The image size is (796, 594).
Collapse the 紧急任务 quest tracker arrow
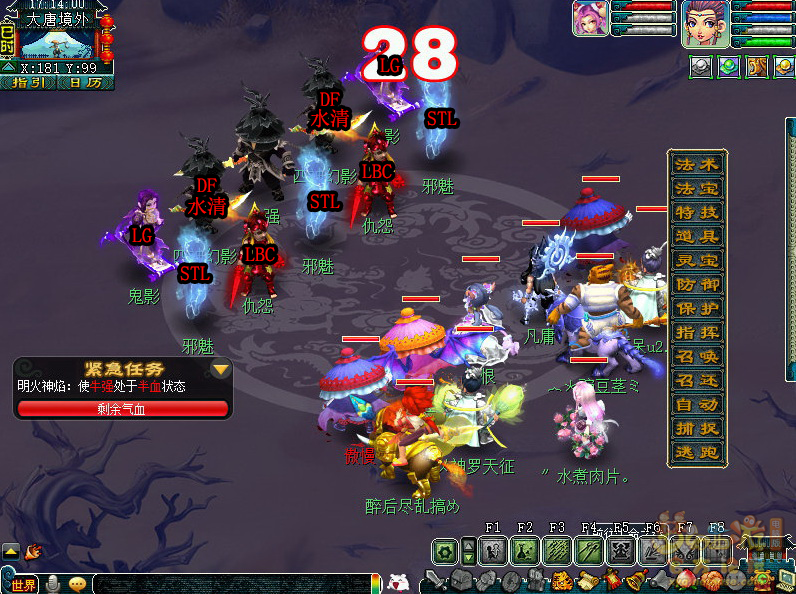pos(221,369)
